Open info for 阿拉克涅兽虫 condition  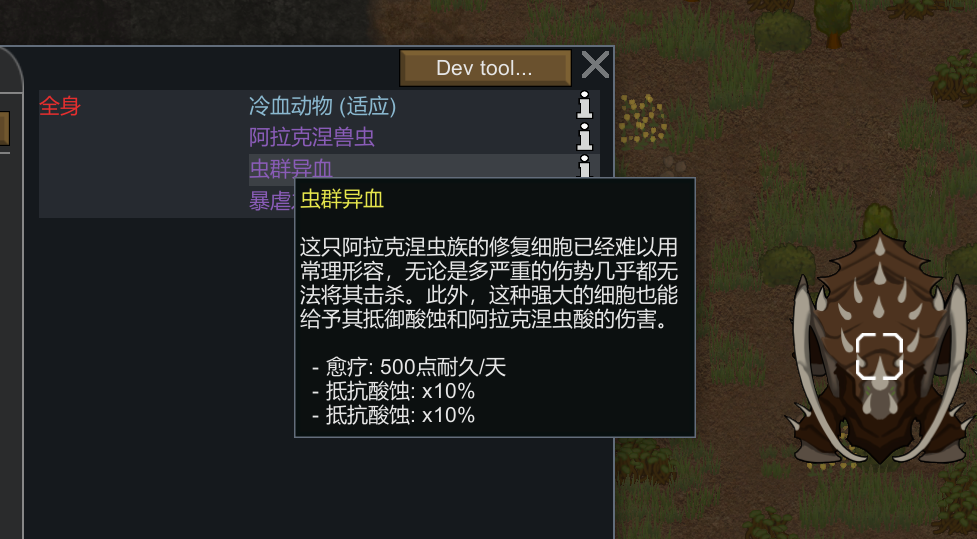tap(585, 137)
